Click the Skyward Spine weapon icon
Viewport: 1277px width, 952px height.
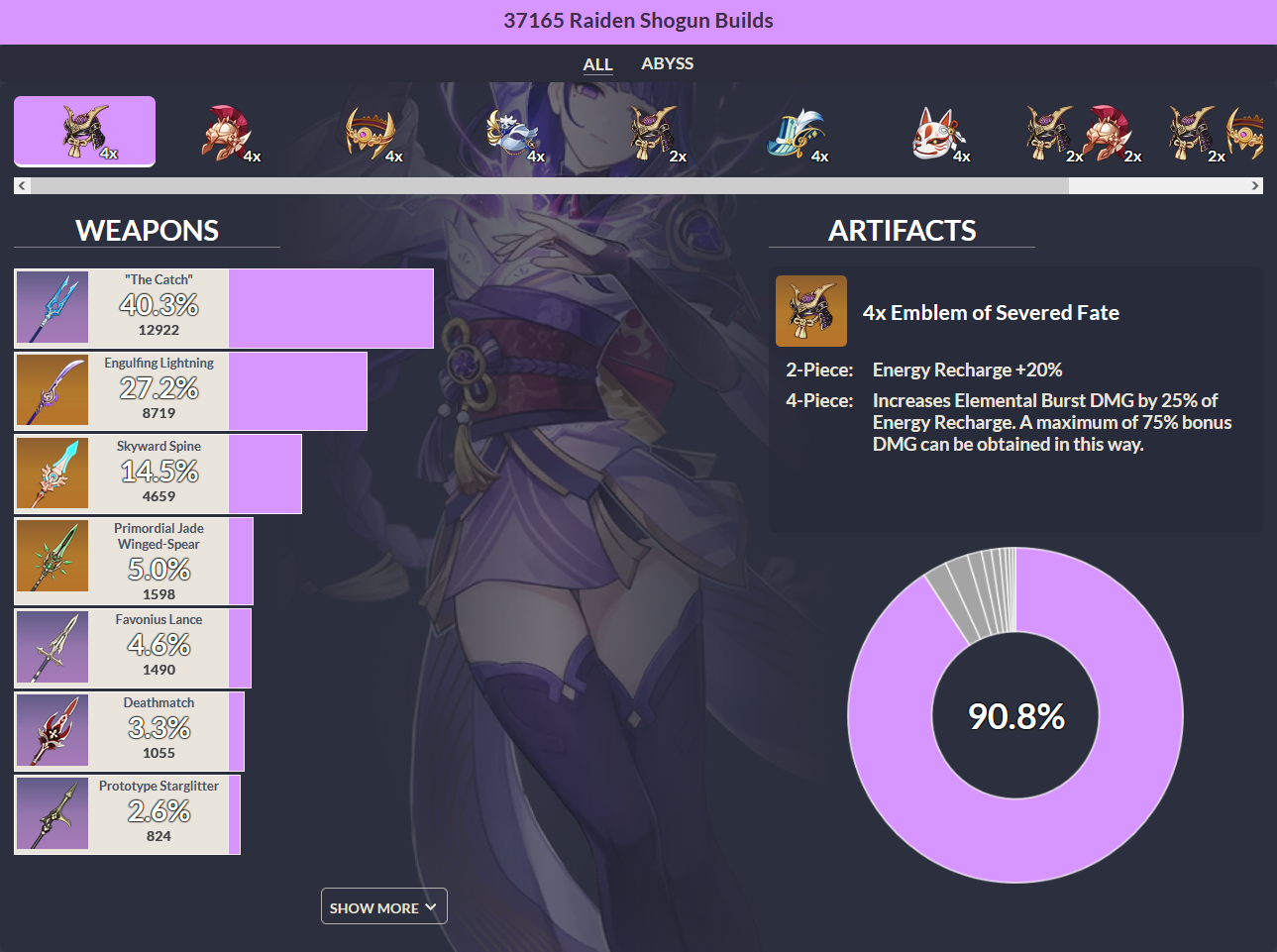pyautogui.click(x=52, y=474)
